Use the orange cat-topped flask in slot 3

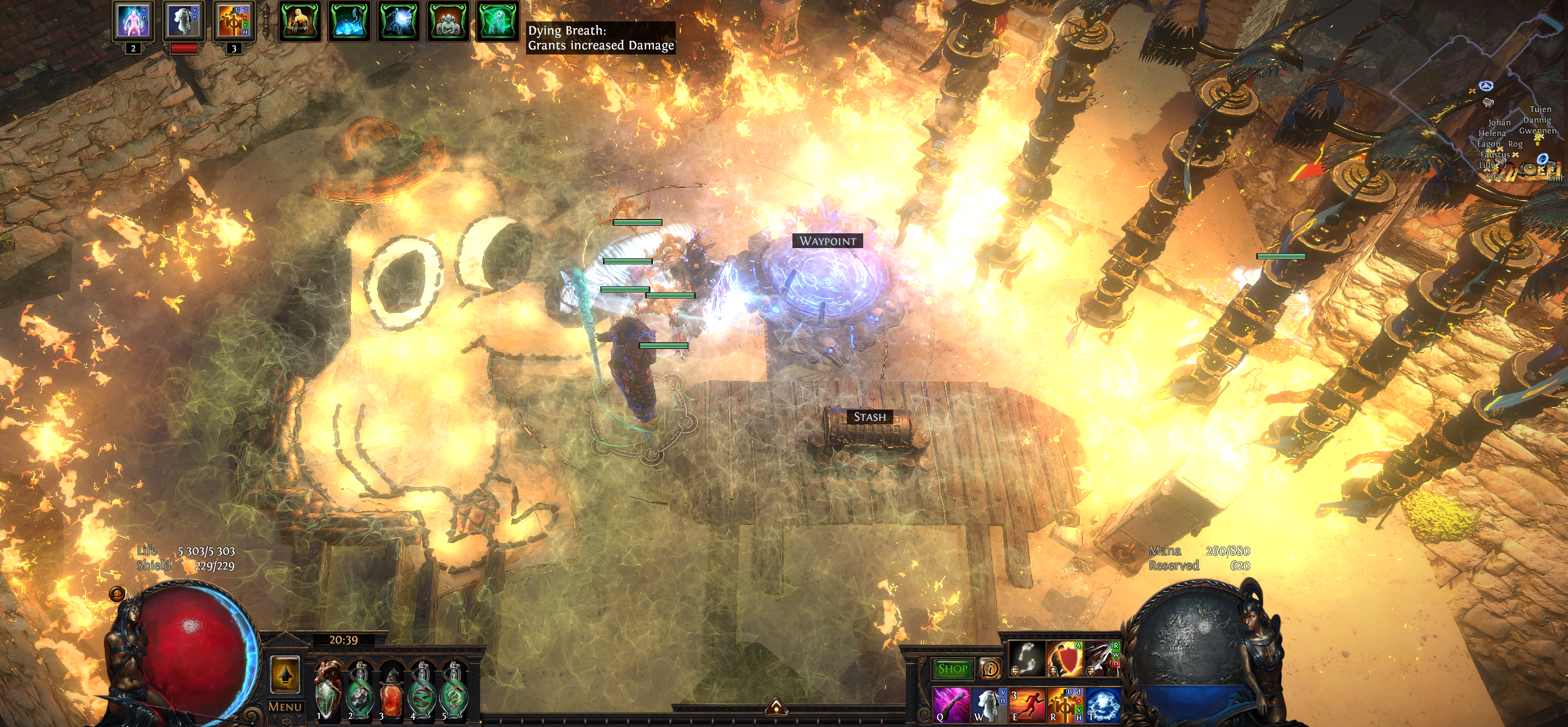[x=391, y=692]
